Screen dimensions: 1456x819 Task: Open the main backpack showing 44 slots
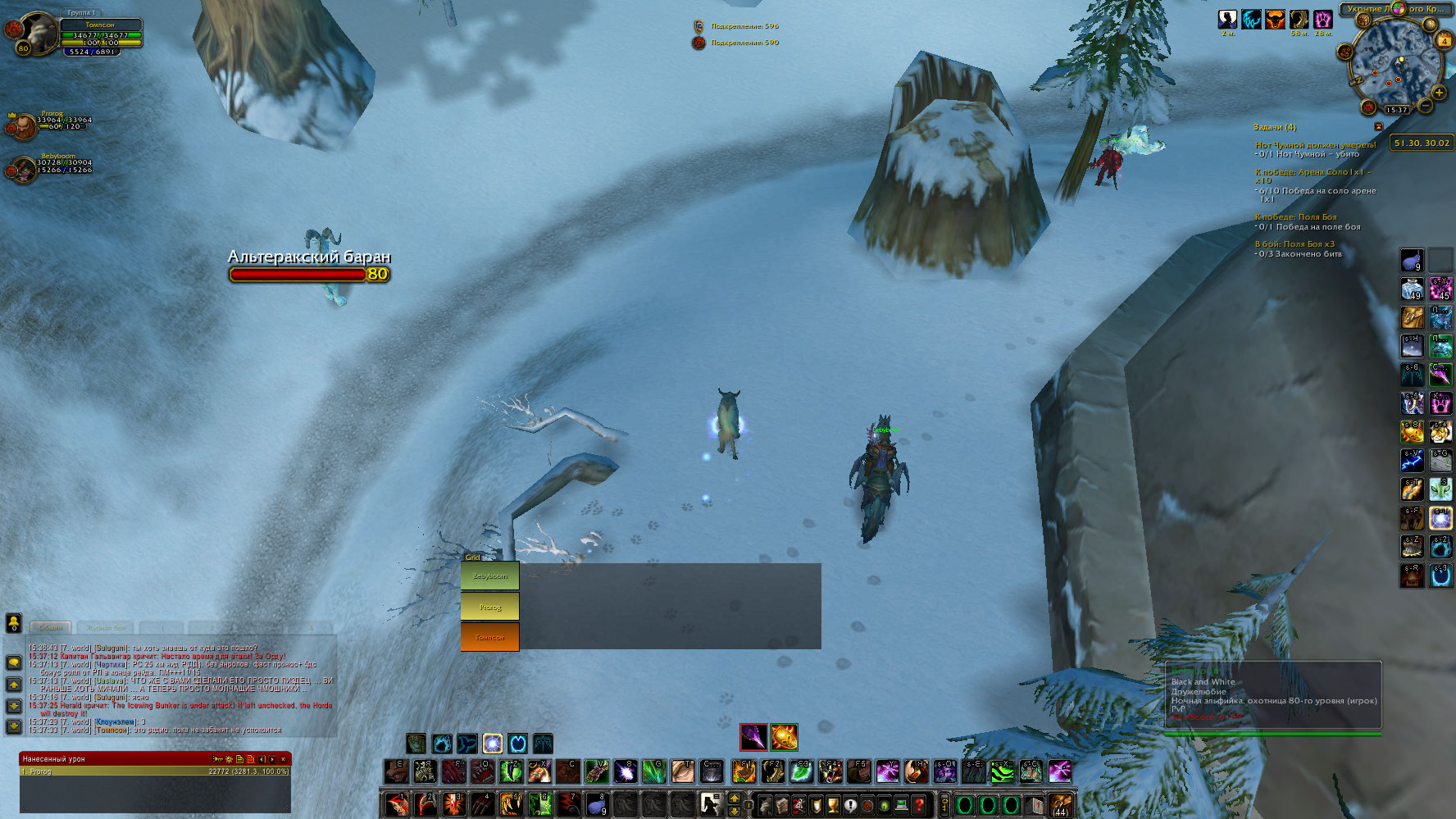pyautogui.click(x=1061, y=805)
